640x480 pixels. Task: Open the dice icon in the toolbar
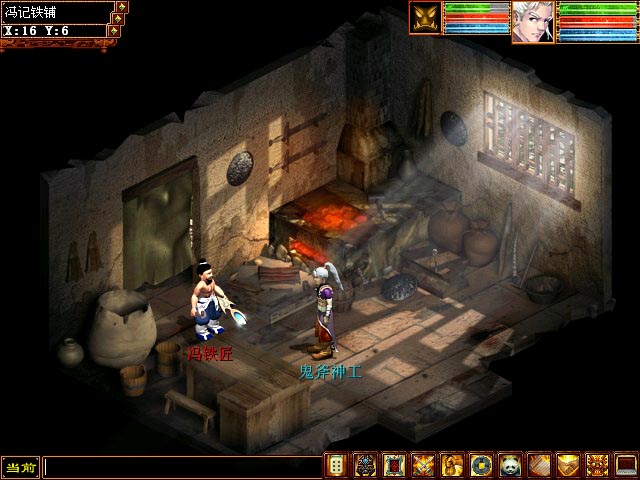[x=337, y=465]
